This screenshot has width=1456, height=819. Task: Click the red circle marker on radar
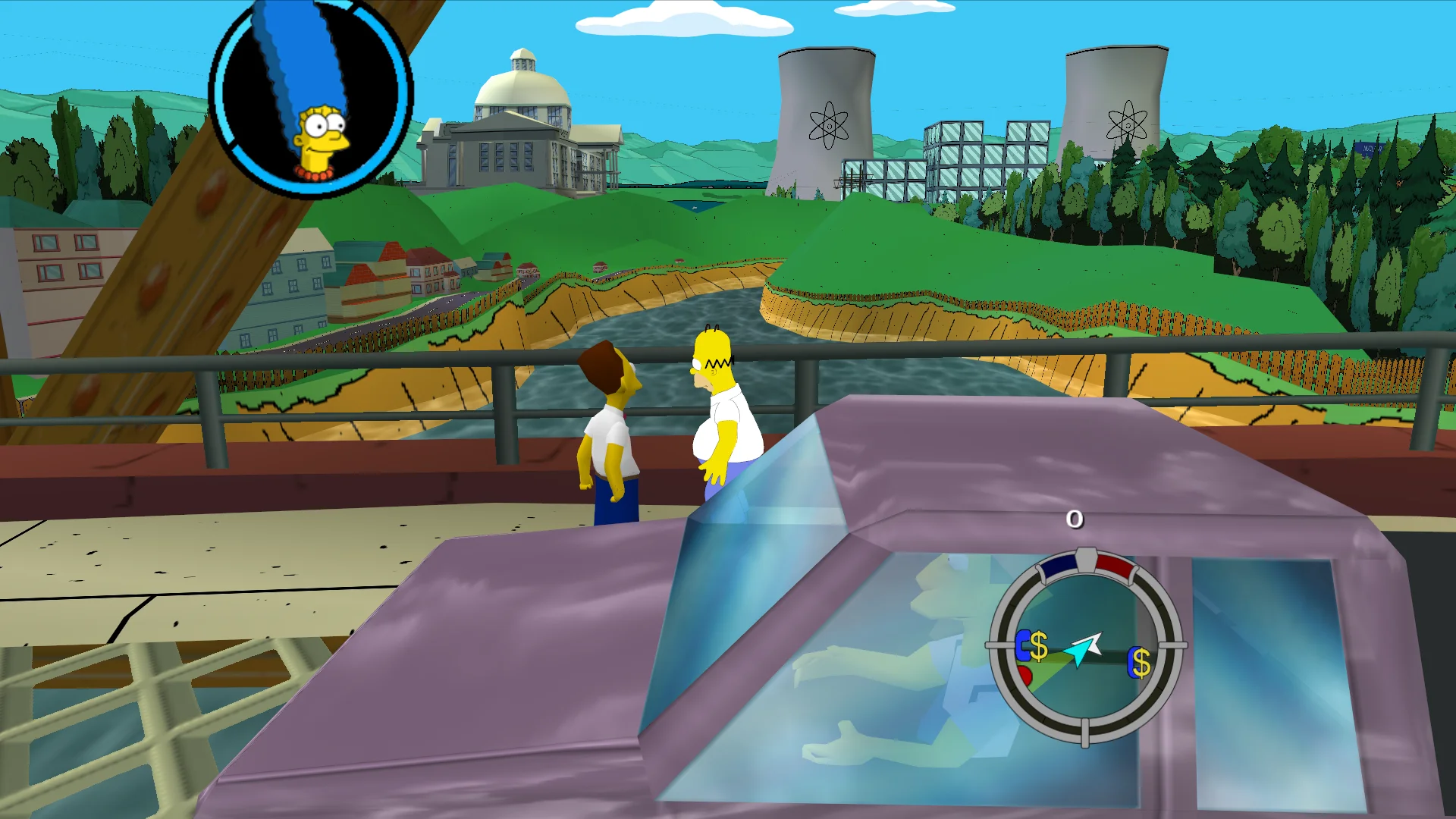click(x=1025, y=673)
